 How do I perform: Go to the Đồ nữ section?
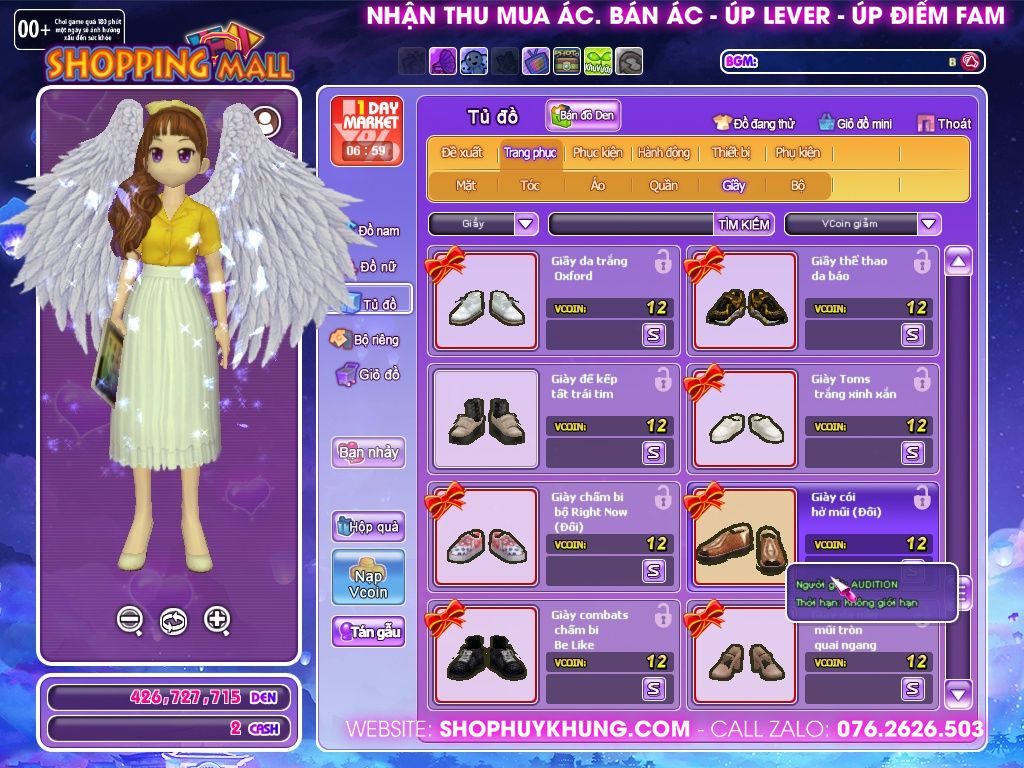[378, 267]
